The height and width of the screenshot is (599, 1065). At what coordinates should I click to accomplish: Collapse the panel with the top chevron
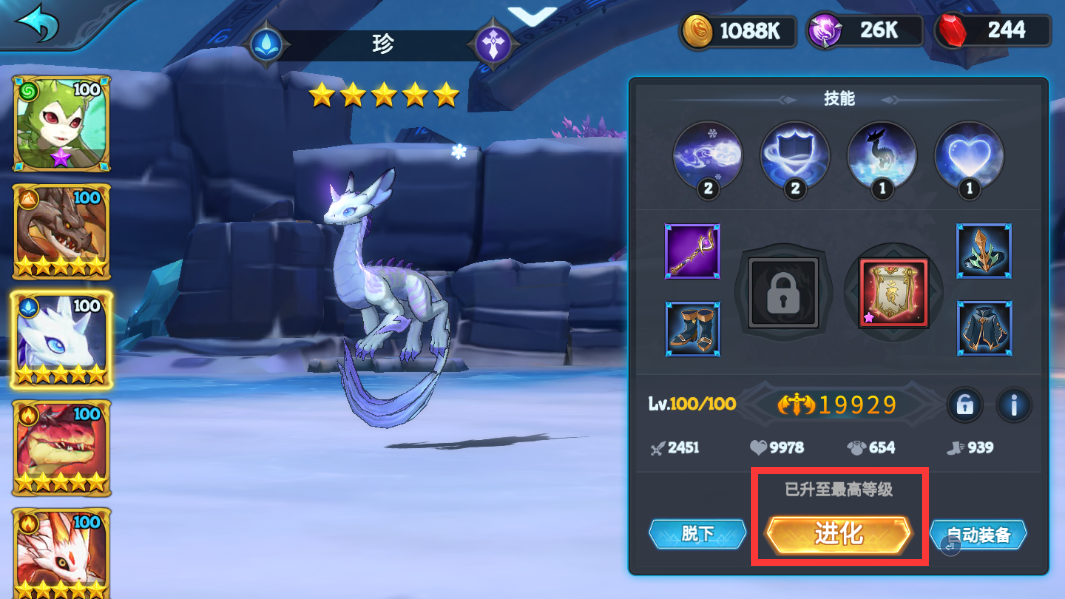point(532,15)
